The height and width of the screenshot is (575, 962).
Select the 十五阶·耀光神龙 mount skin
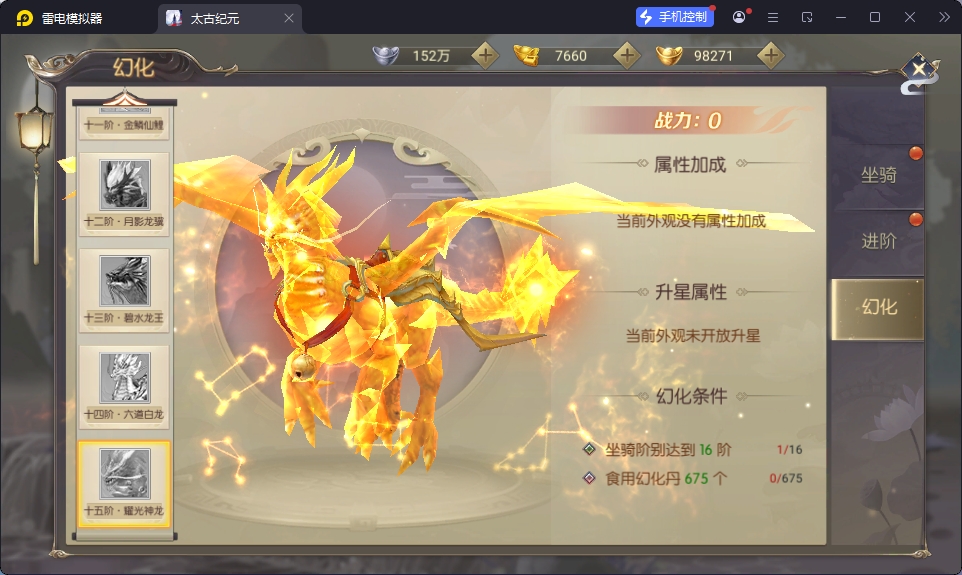click(125, 482)
